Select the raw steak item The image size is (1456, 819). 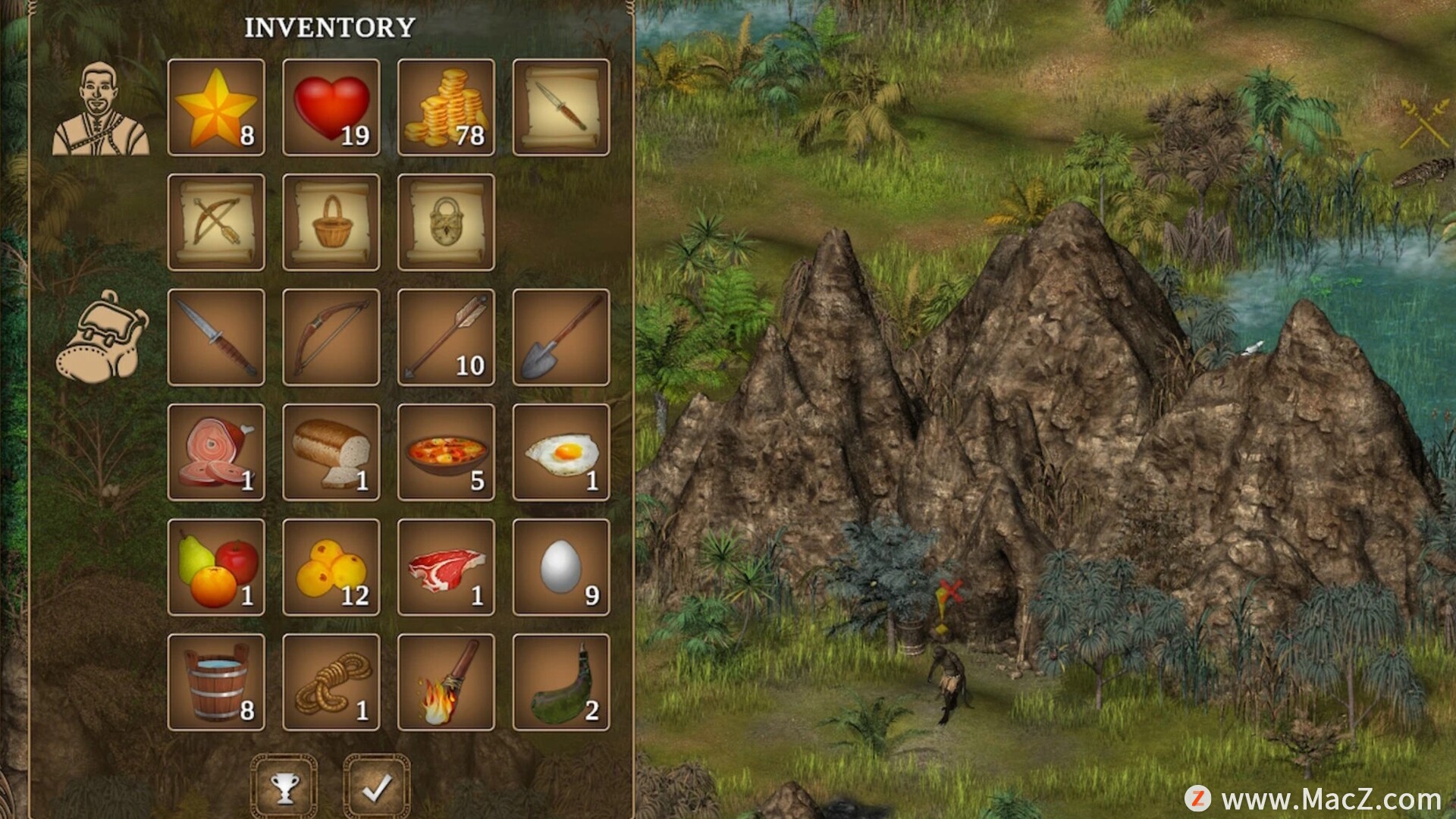(x=446, y=567)
